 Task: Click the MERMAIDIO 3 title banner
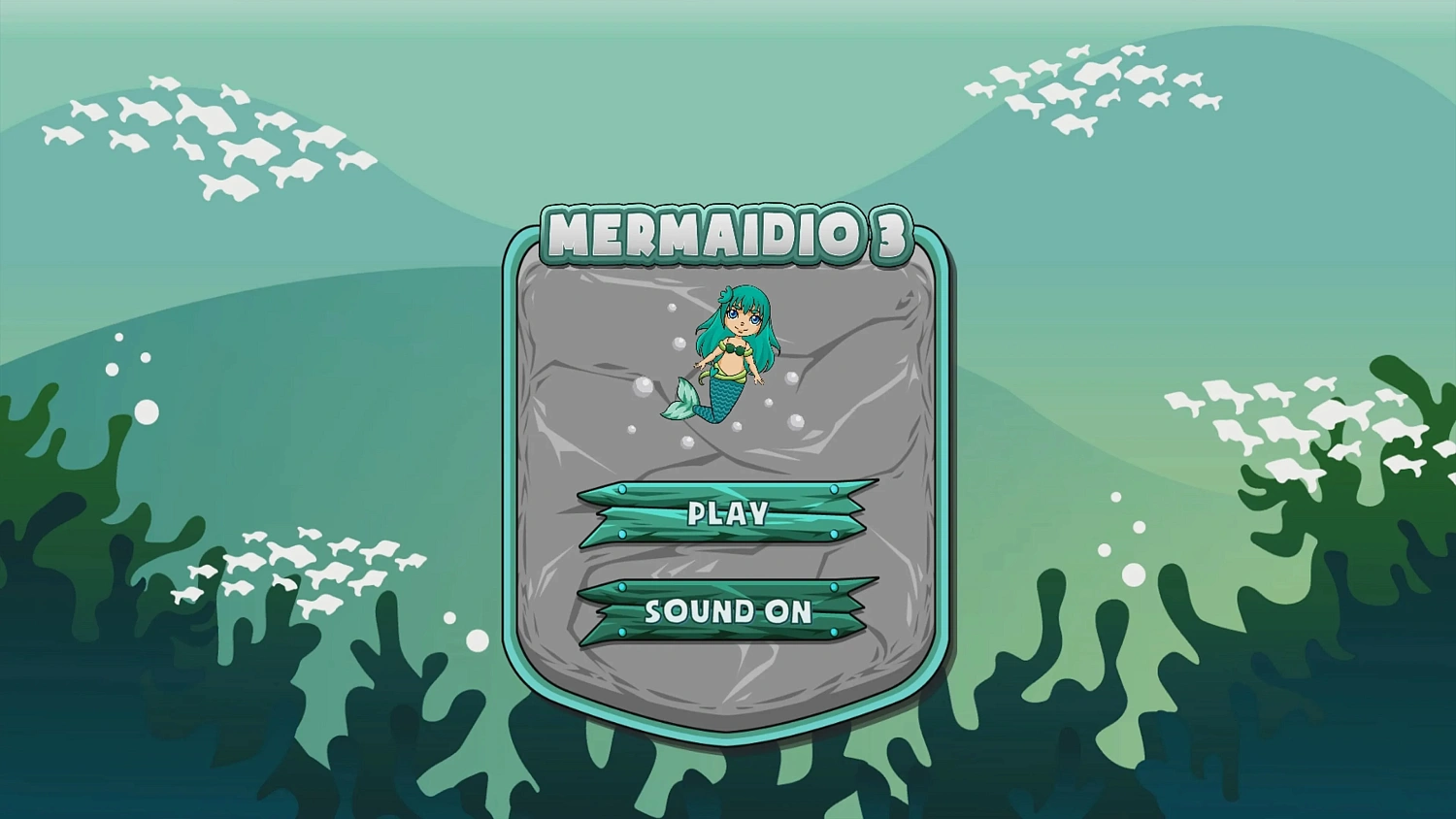click(x=726, y=234)
